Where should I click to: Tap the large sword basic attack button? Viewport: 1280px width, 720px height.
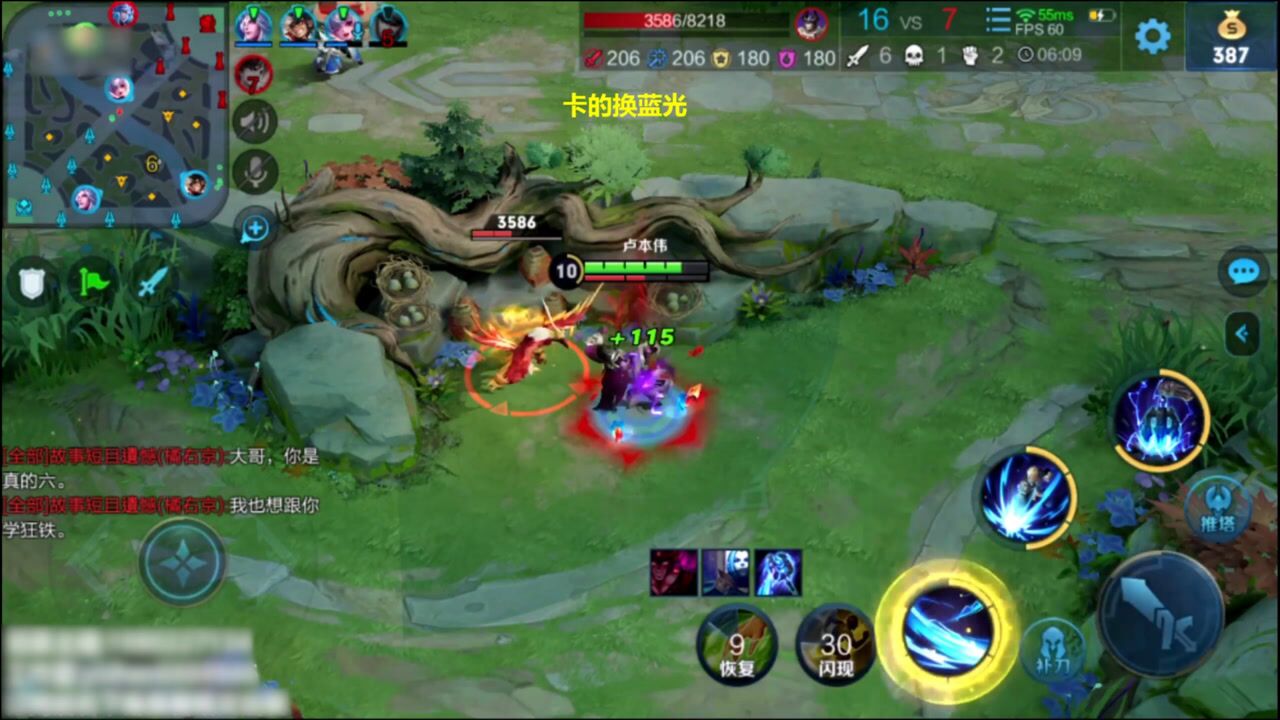tap(1160, 614)
